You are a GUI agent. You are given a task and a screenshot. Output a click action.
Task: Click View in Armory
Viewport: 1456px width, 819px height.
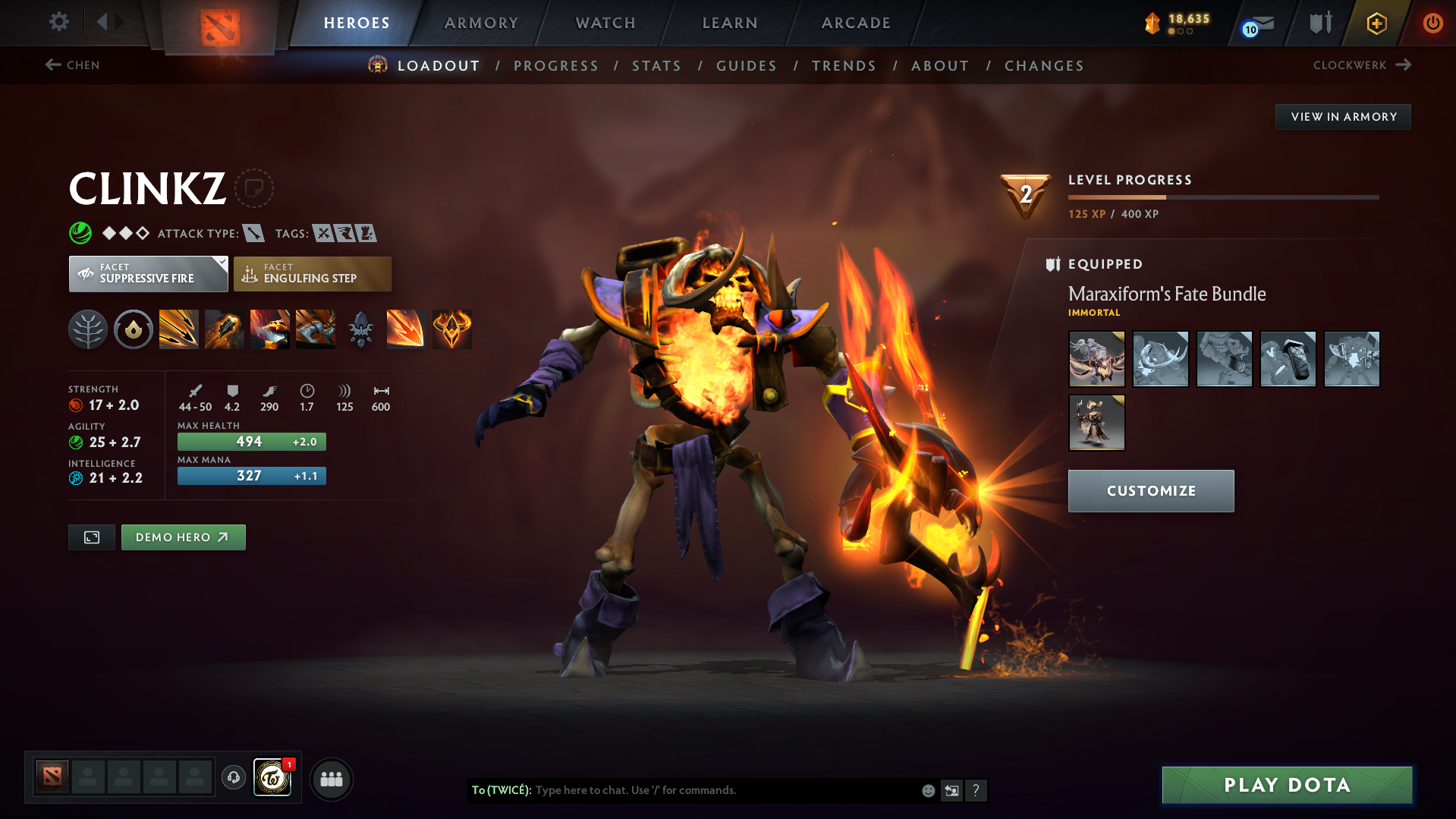1343,116
